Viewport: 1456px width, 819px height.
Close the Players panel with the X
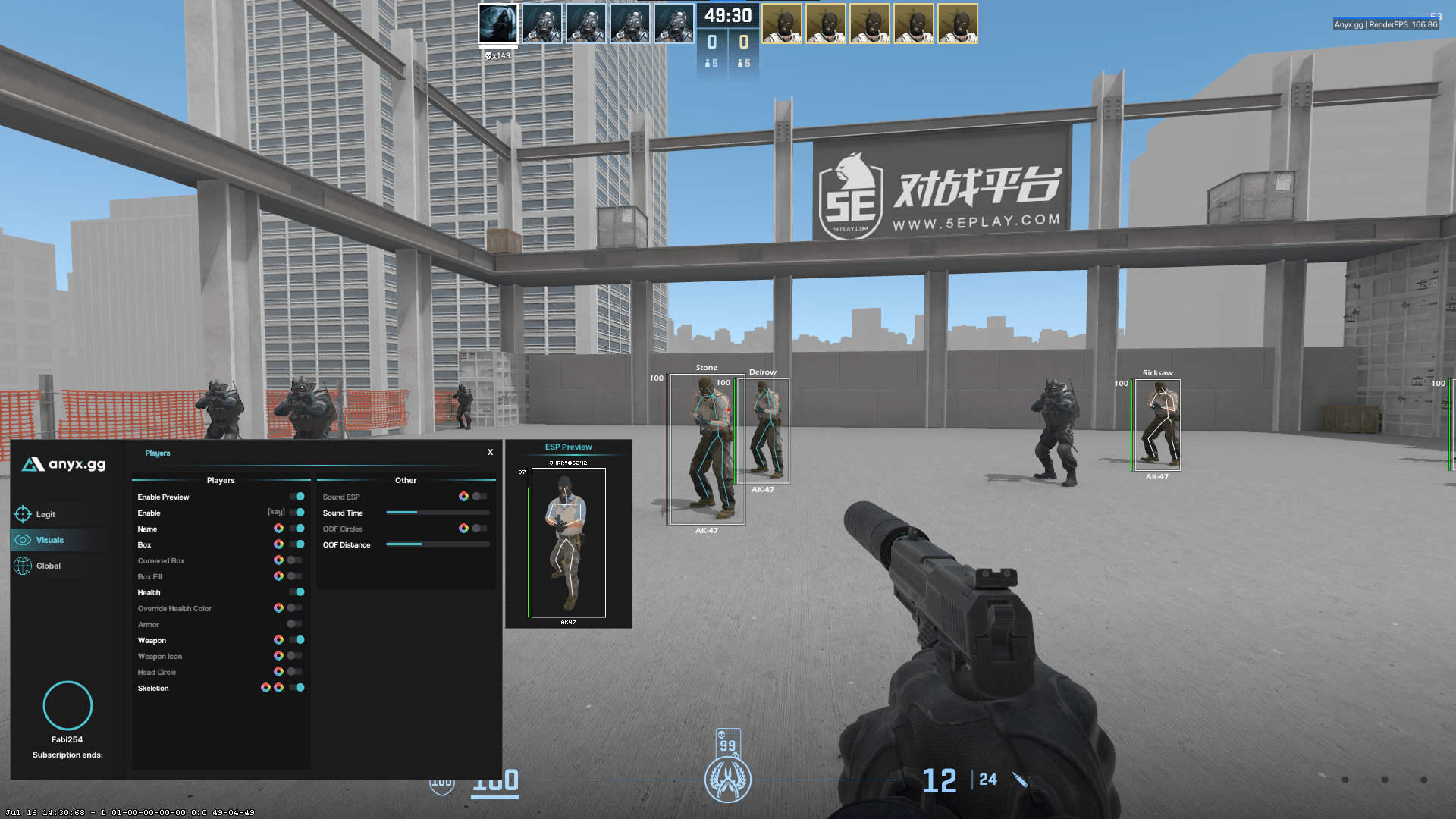[x=490, y=452]
